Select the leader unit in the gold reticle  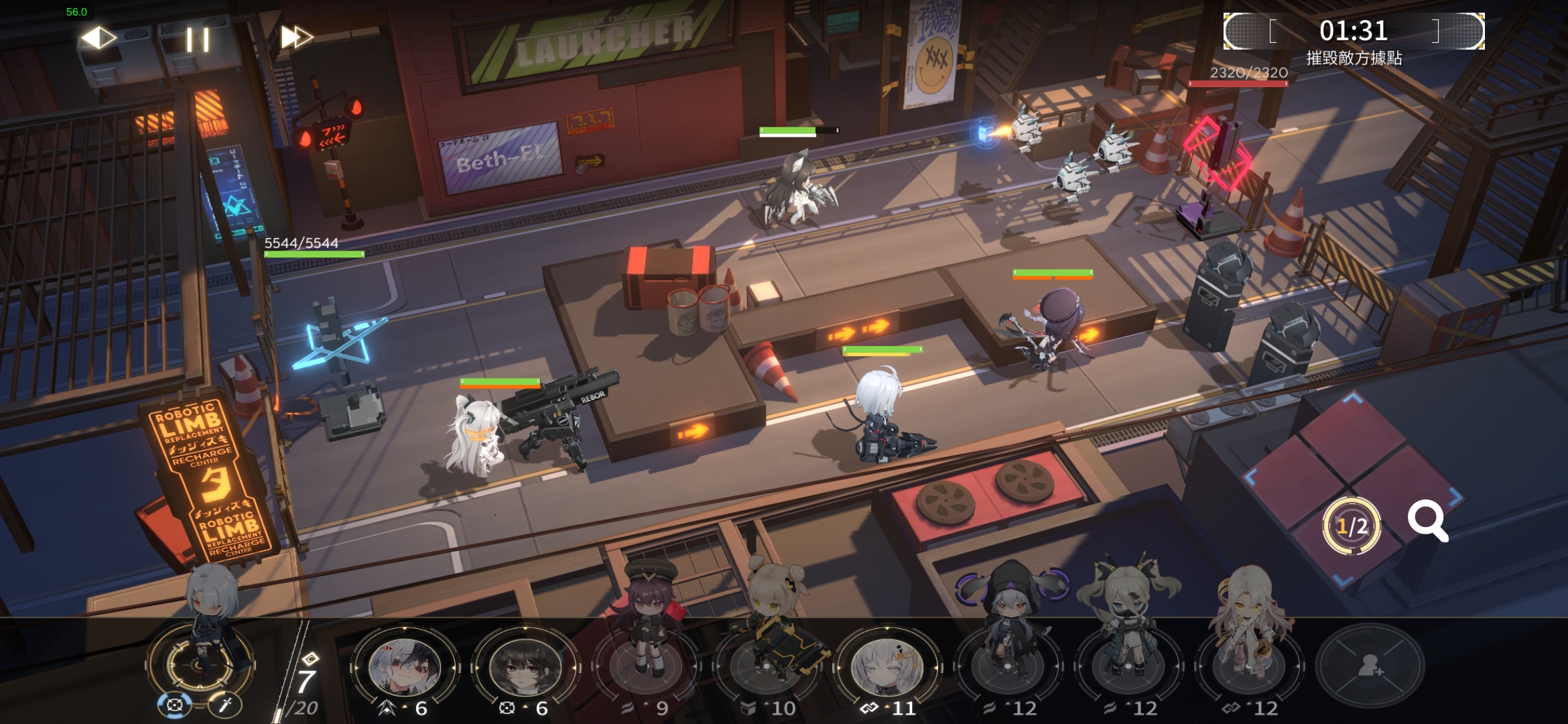[200, 660]
